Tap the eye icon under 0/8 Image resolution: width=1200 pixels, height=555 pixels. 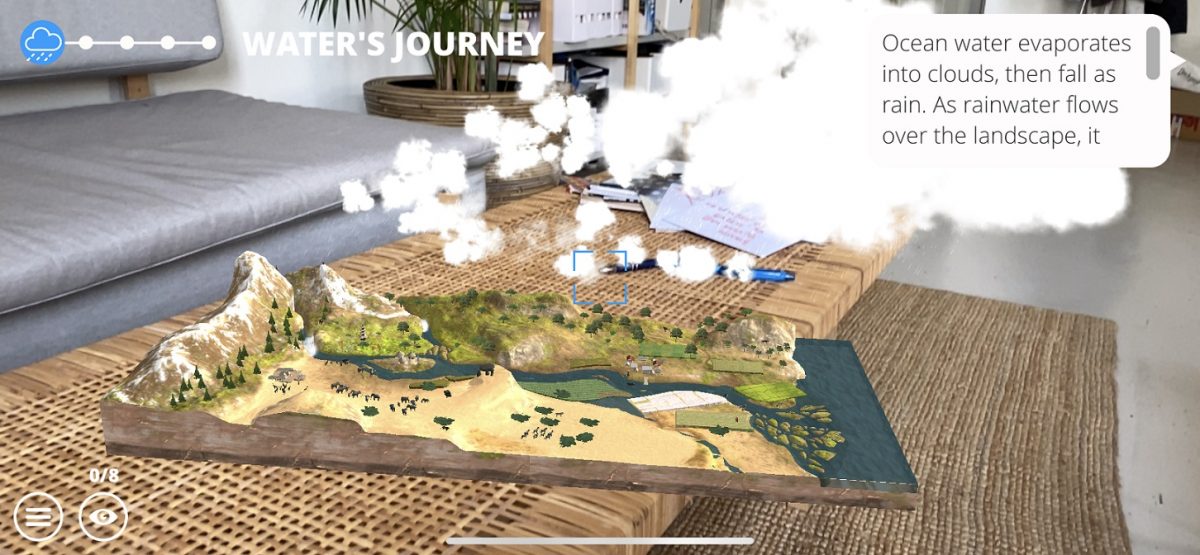coord(103,517)
